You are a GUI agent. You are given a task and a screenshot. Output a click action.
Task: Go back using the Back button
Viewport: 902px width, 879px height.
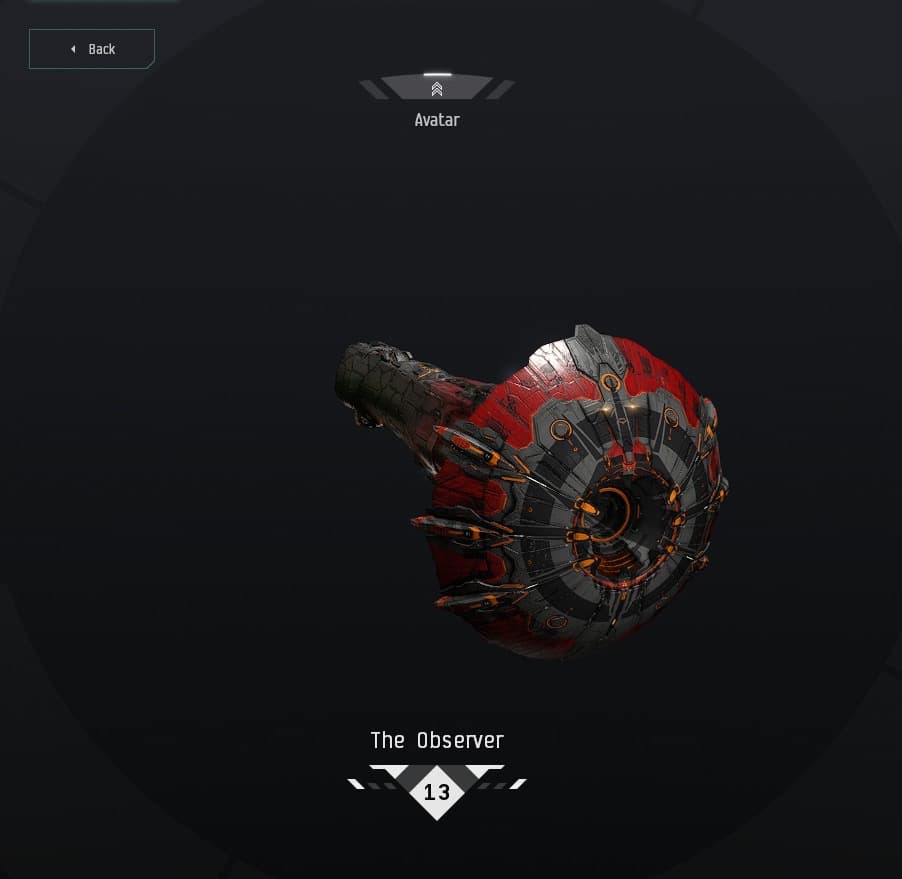[x=92, y=49]
